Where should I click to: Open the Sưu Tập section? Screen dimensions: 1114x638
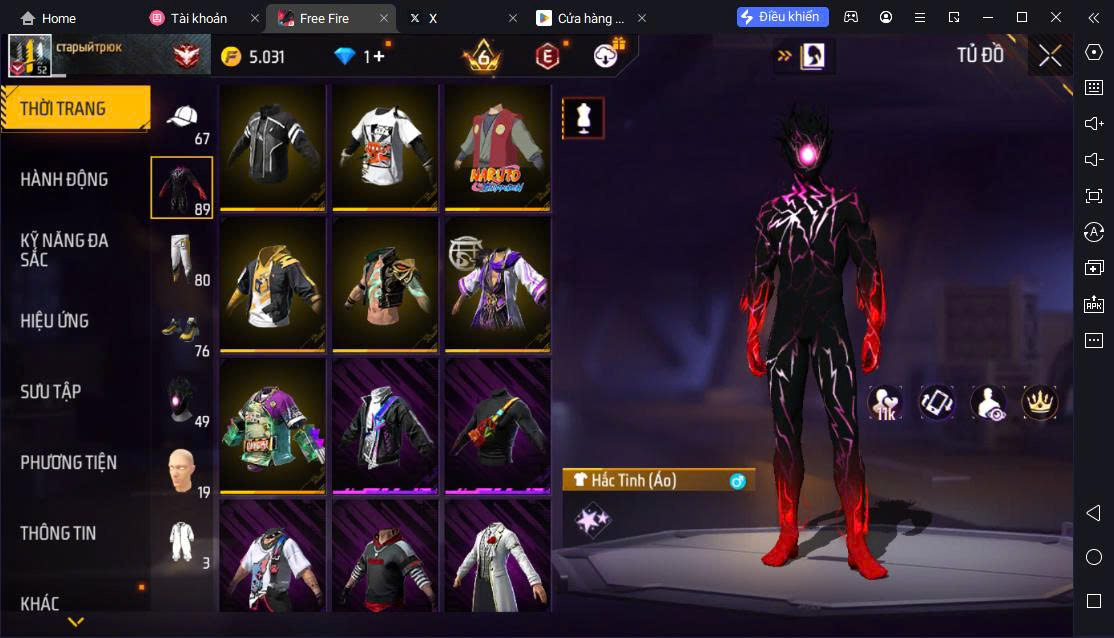tap(50, 392)
